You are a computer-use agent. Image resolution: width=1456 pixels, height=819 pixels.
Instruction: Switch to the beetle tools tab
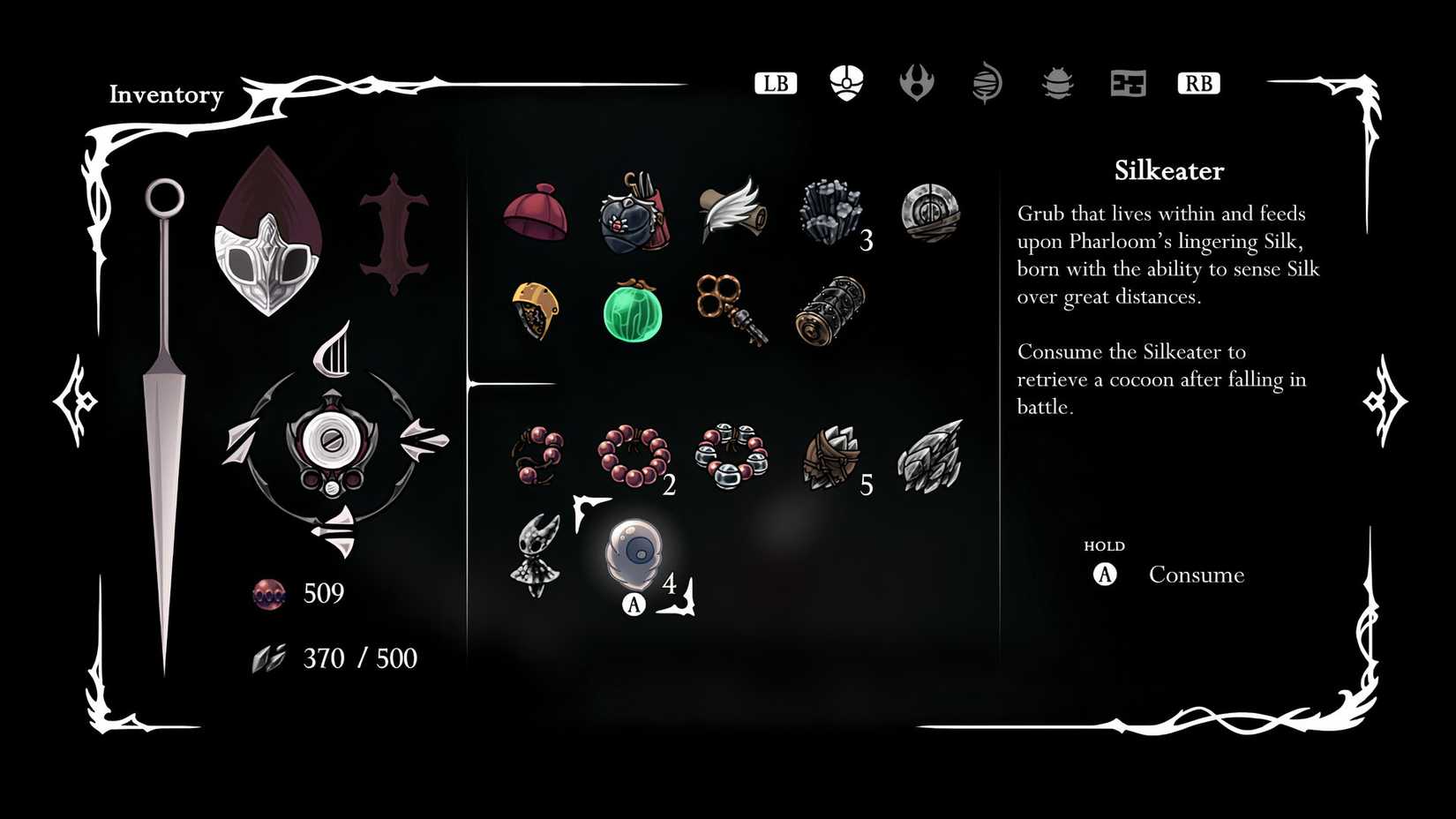tap(1056, 85)
